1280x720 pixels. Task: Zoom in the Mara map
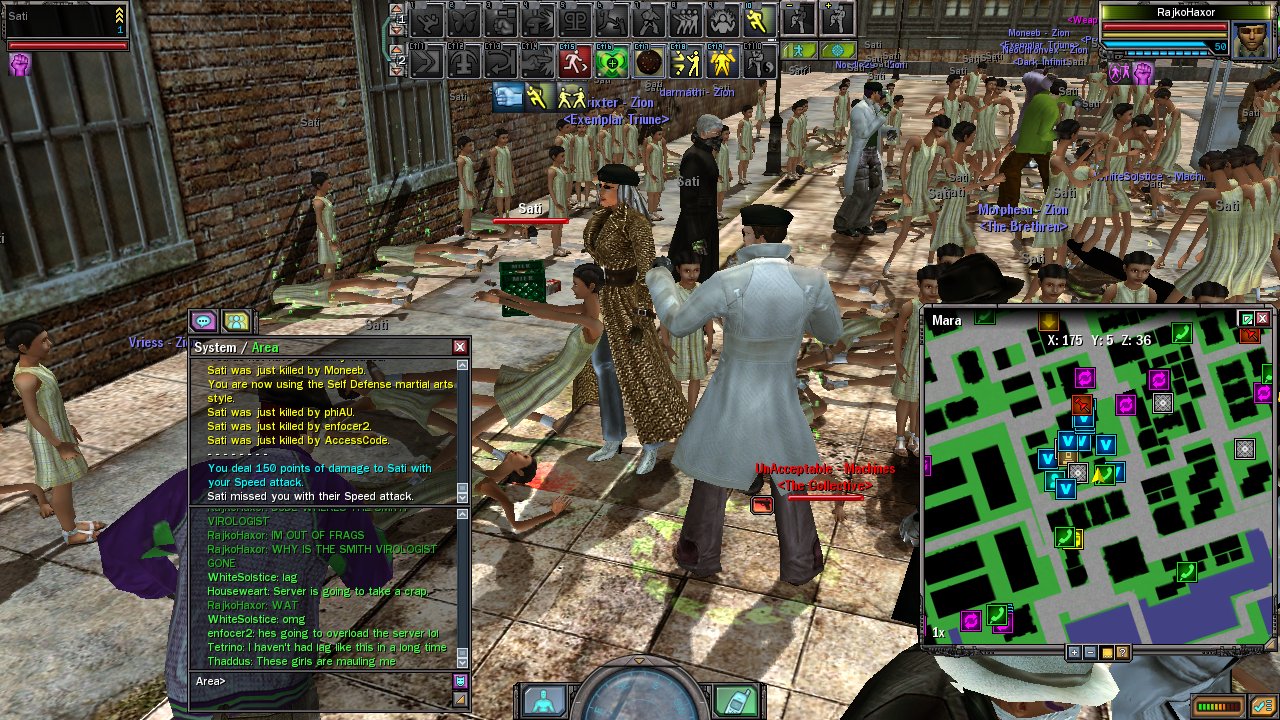(1074, 652)
